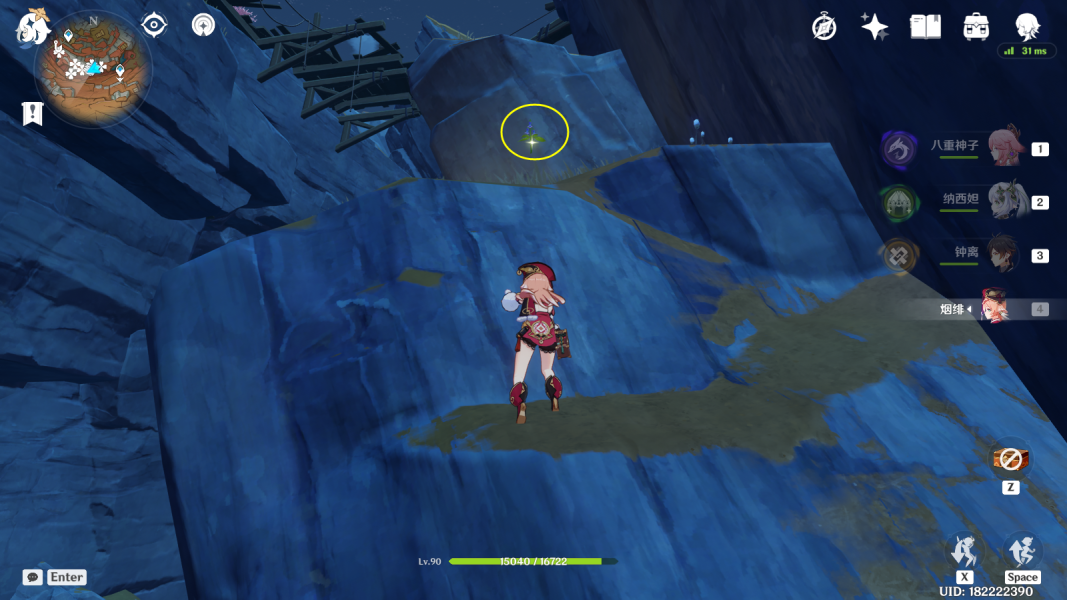The width and height of the screenshot is (1067, 600).
Task: Use the treasure chest gadget icon
Action: coord(1010,460)
